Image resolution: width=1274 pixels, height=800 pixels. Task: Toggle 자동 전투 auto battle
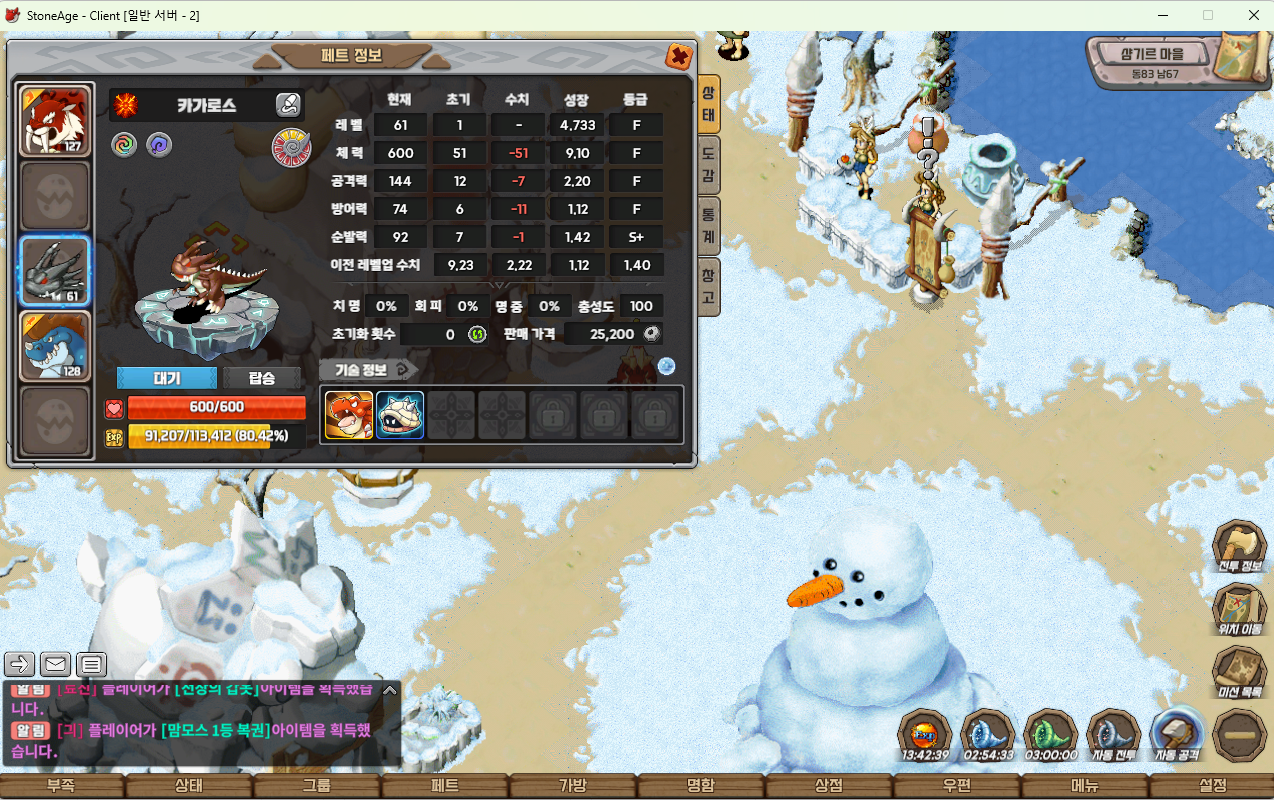(1113, 736)
